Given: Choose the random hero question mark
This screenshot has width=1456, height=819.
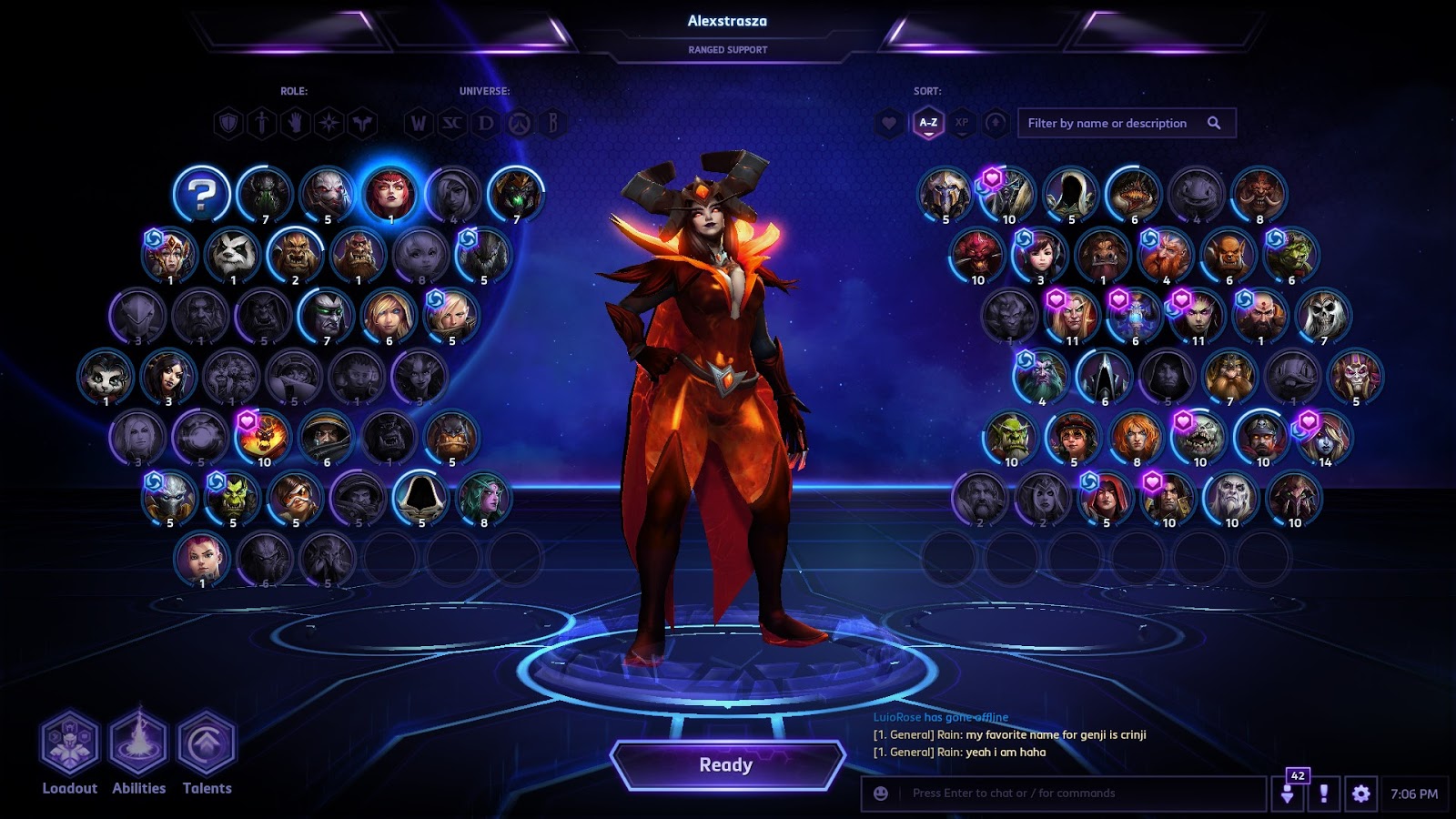Looking at the screenshot, I should point(202,194).
